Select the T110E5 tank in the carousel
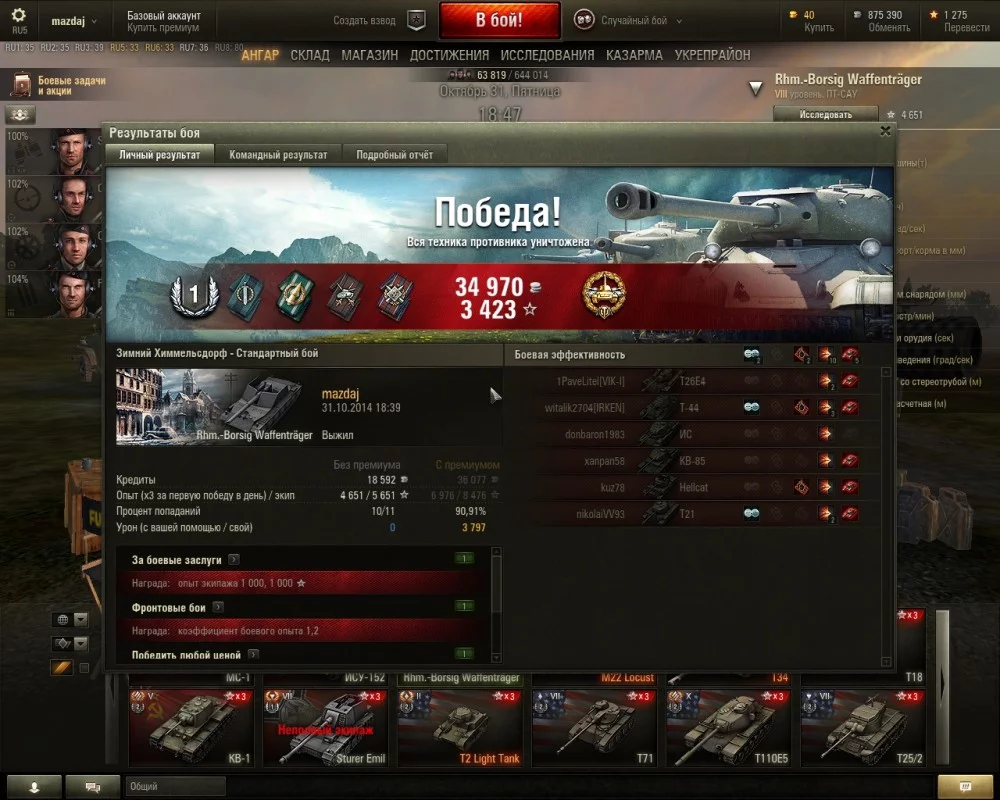The image size is (1000, 800). 725,728
